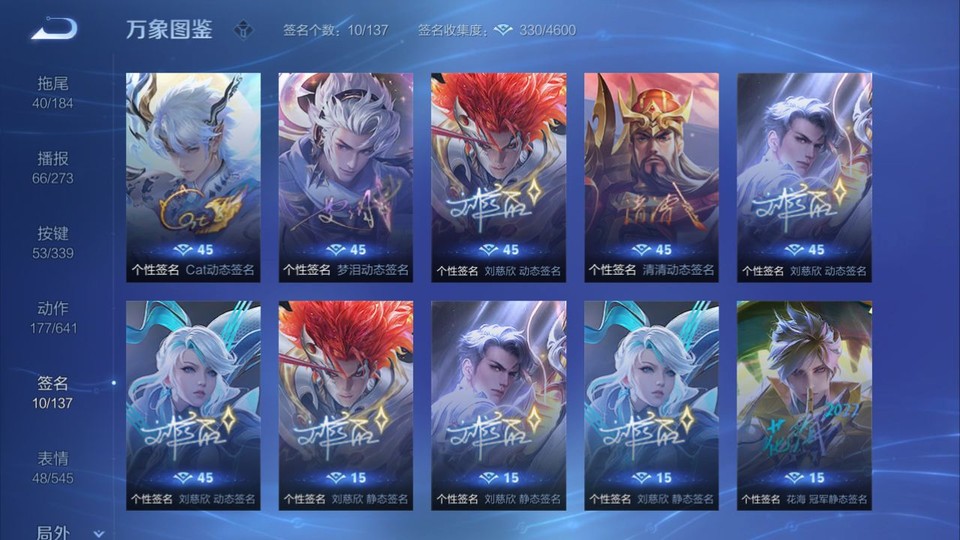This screenshot has width=960, height=540.
Task: Select the 花海 冠军静态签名 card
Action: click(804, 405)
